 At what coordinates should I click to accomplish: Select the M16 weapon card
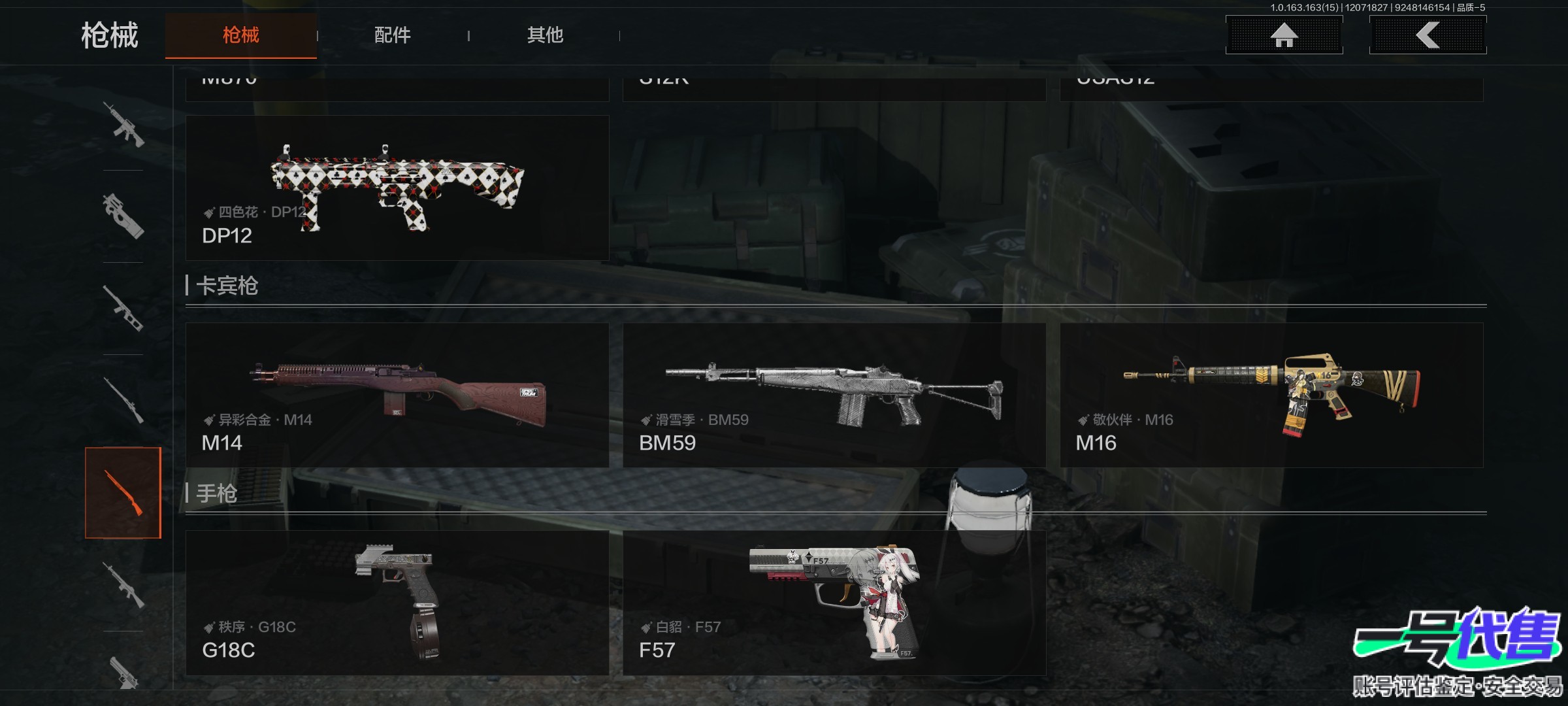(x=1271, y=395)
